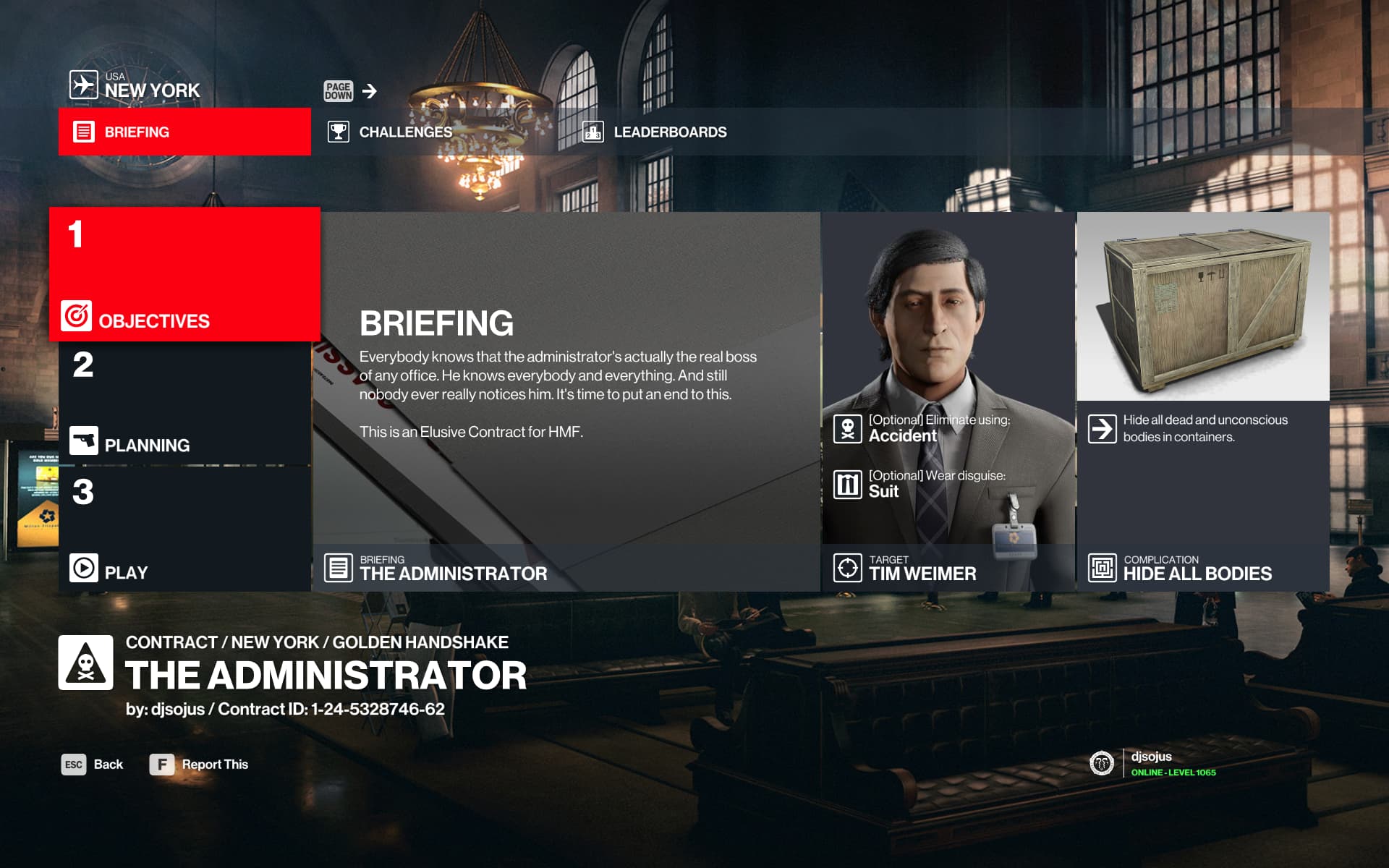
Task: Open The Administrator briefing tile
Action: coord(568,401)
